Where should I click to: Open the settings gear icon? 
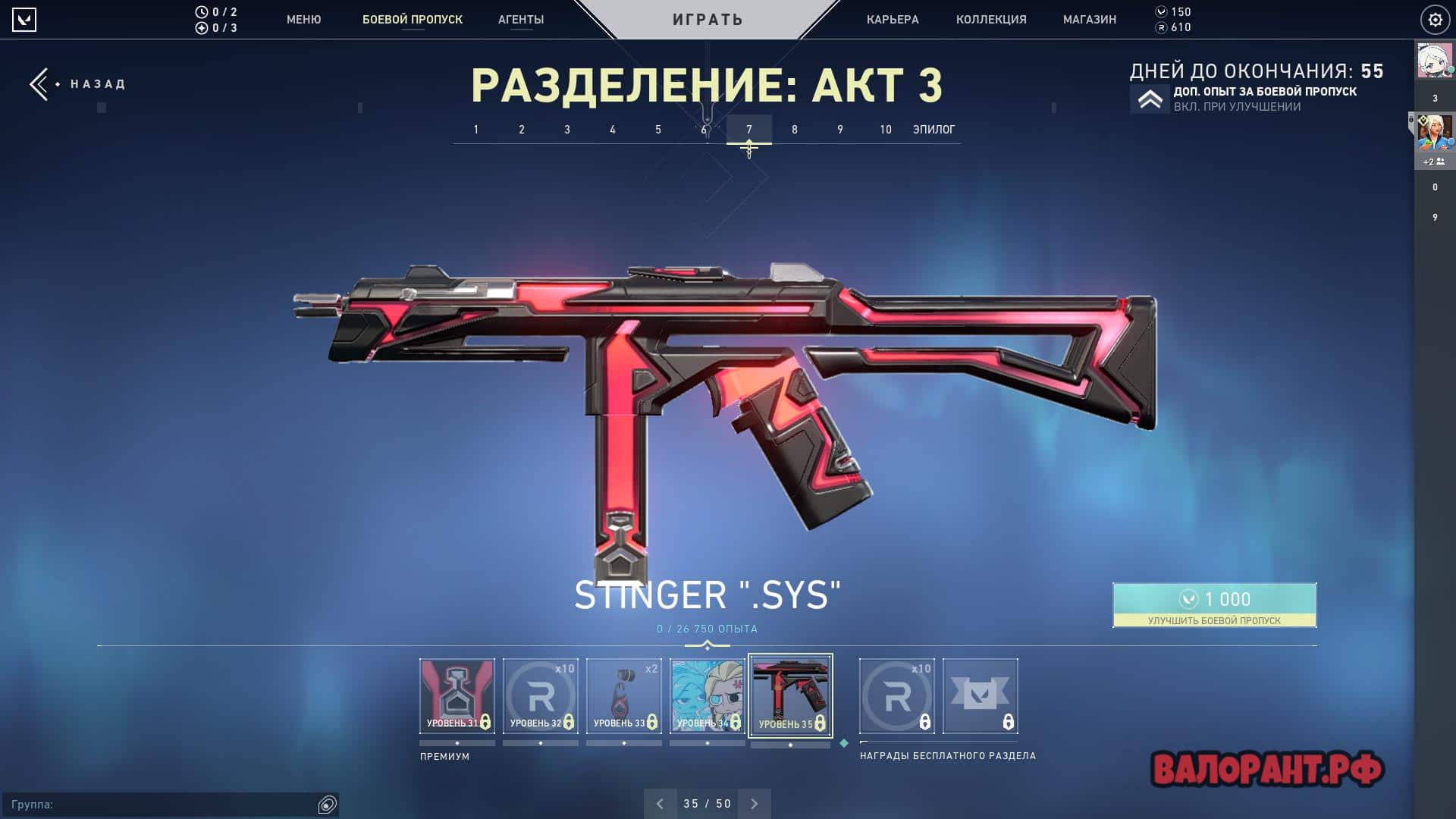(x=1435, y=20)
